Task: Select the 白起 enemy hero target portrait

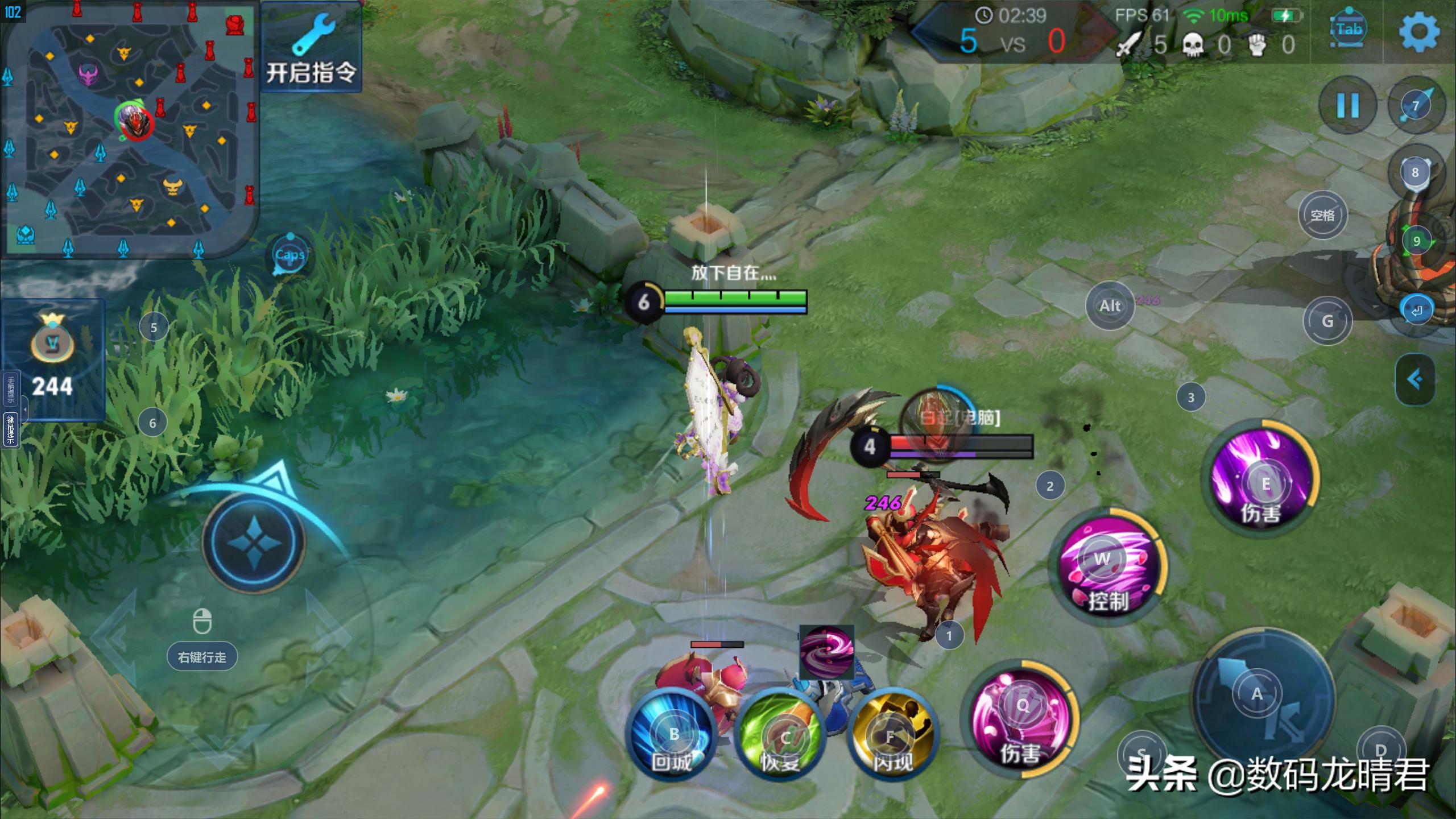Action: pyautogui.click(x=933, y=416)
